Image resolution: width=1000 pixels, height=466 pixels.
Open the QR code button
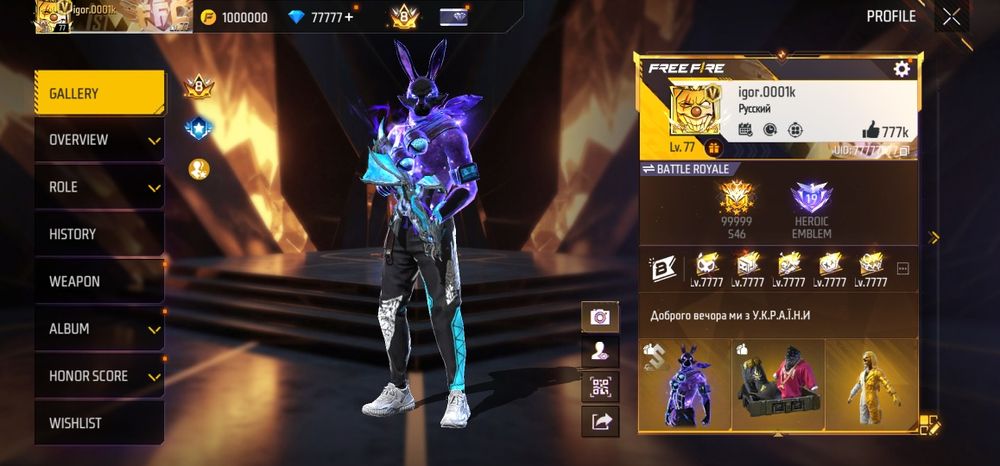click(x=600, y=386)
